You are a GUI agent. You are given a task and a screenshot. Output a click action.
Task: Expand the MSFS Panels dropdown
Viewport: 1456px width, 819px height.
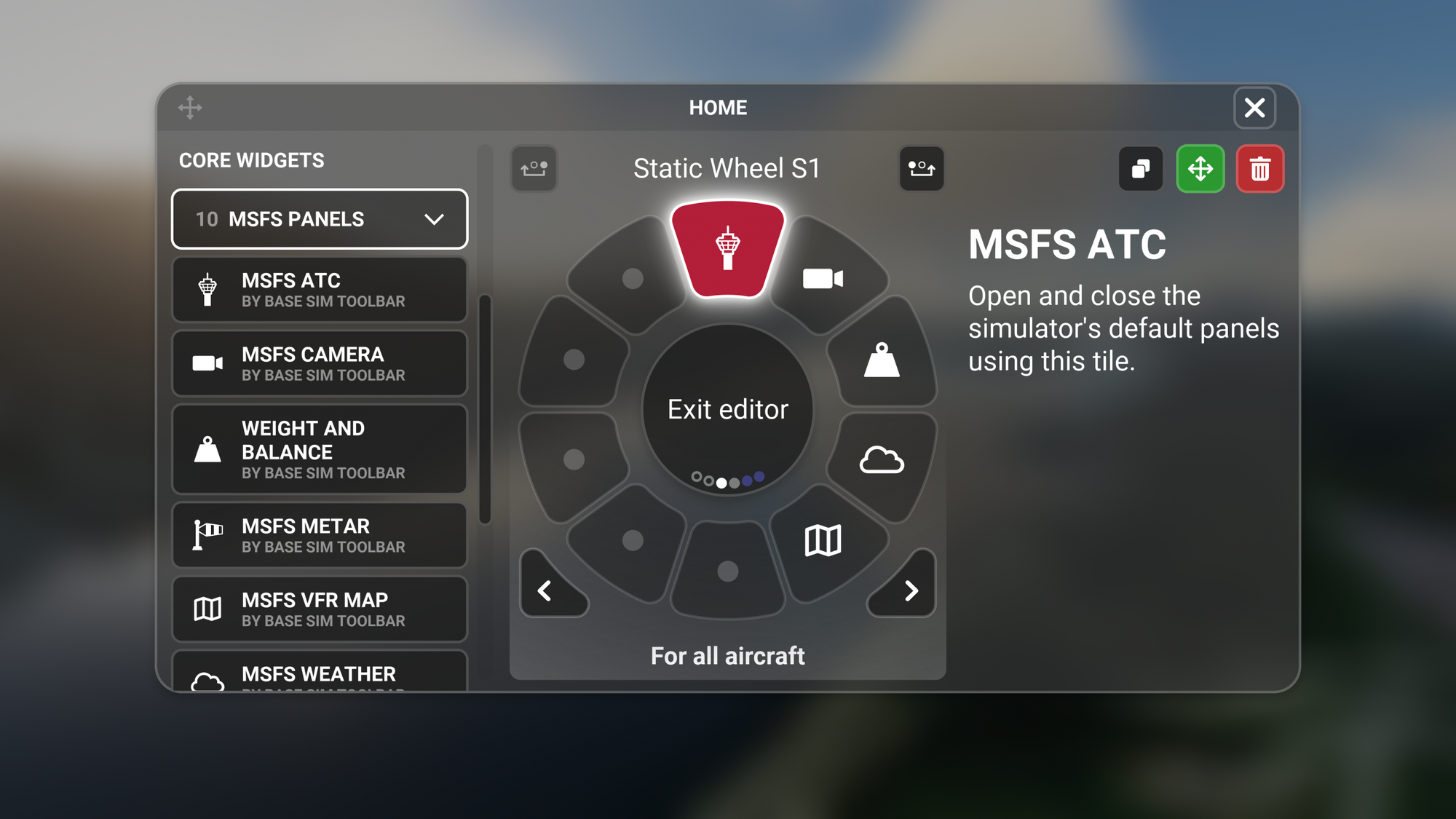click(x=320, y=219)
